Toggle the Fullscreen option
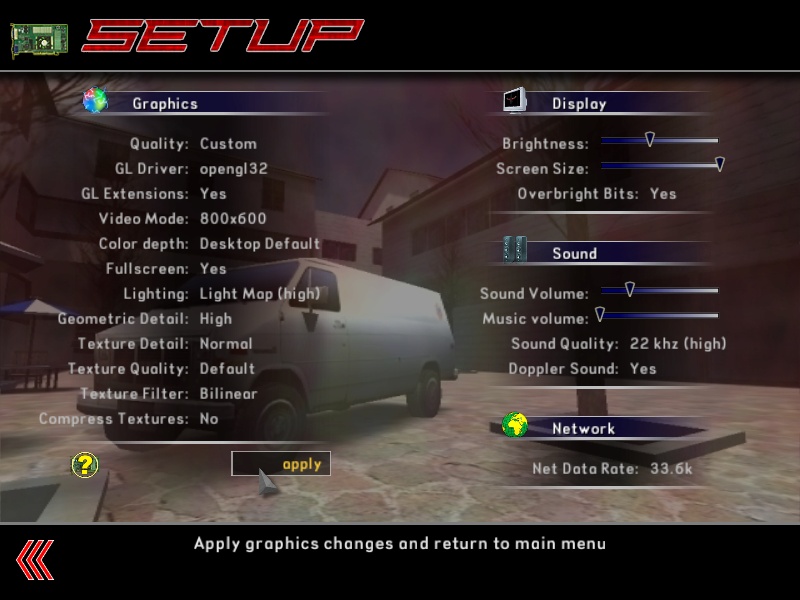The width and height of the screenshot is (800, 600). pos(213,269)
